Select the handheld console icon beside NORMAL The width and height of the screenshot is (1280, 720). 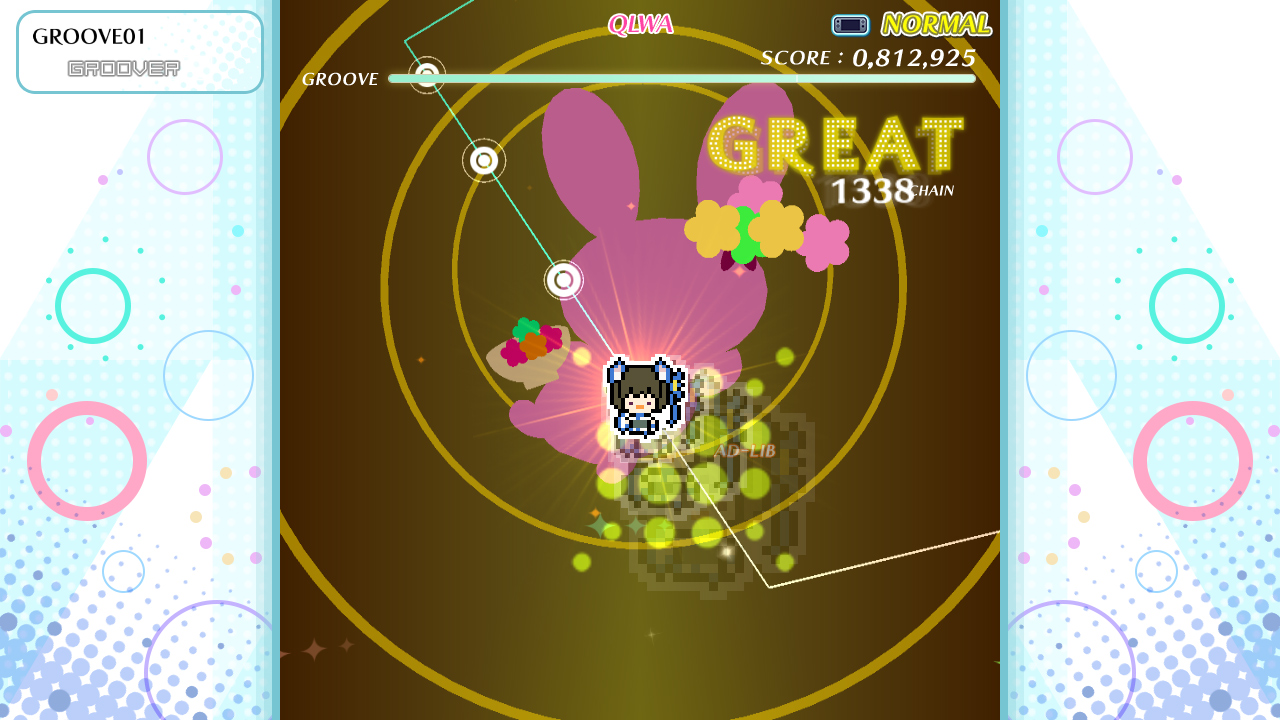click(849, 24)
